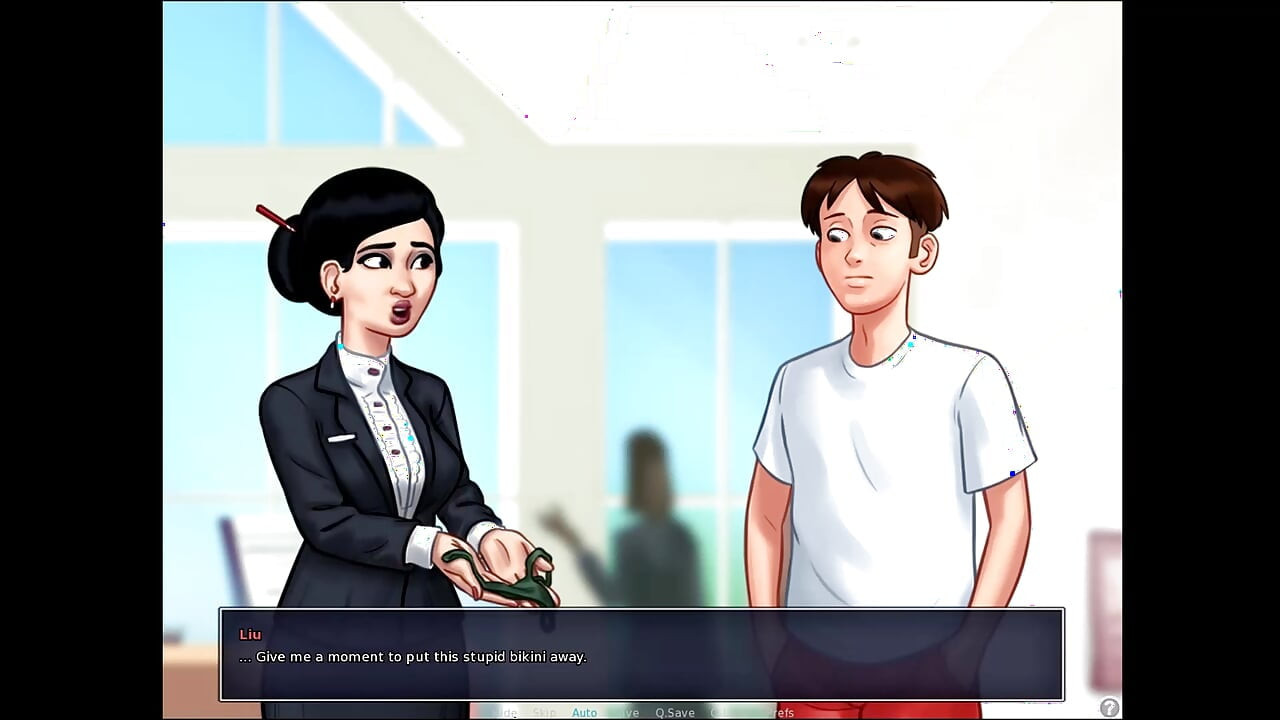Click Liu holding the green bikini
The height and width of the screenshot is (720, 1280).
[380, 400]
